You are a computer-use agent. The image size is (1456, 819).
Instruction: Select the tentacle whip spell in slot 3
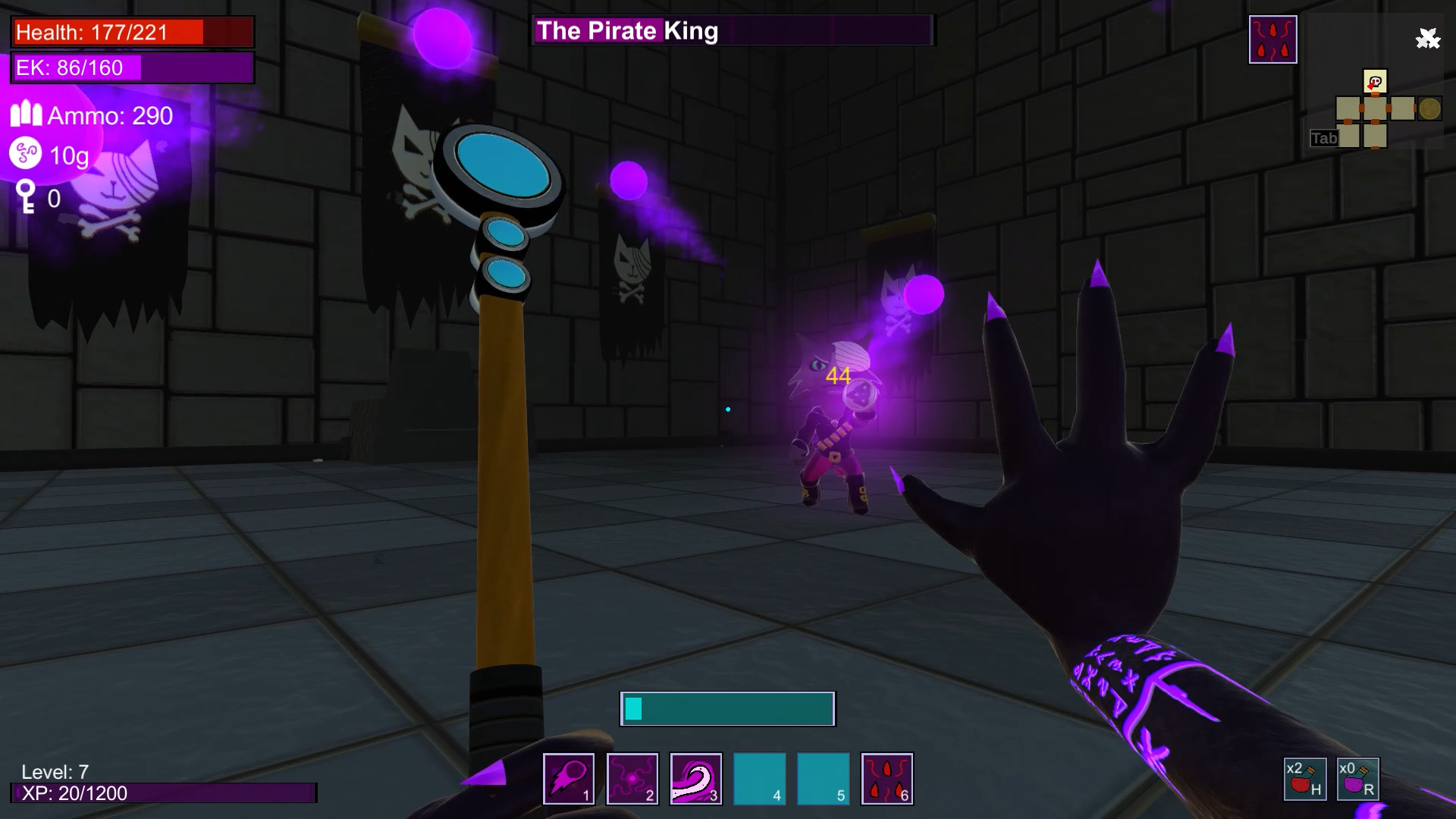pos(695,778)
